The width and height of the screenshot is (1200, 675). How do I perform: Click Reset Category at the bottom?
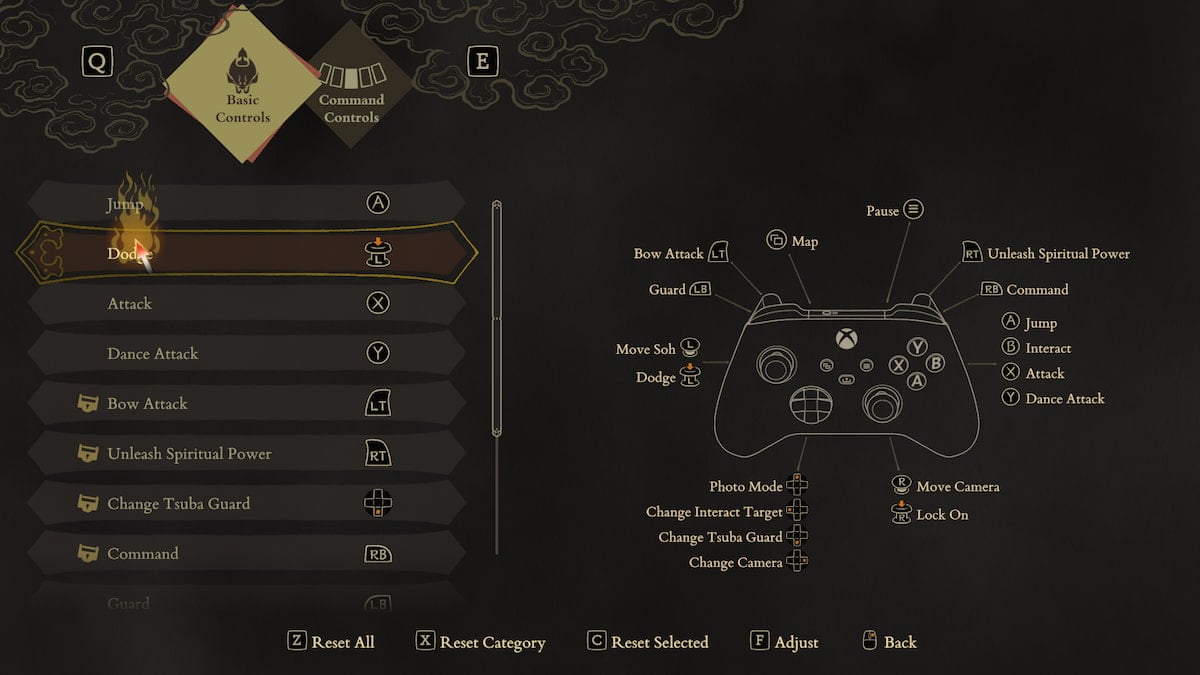pos(481,642)
